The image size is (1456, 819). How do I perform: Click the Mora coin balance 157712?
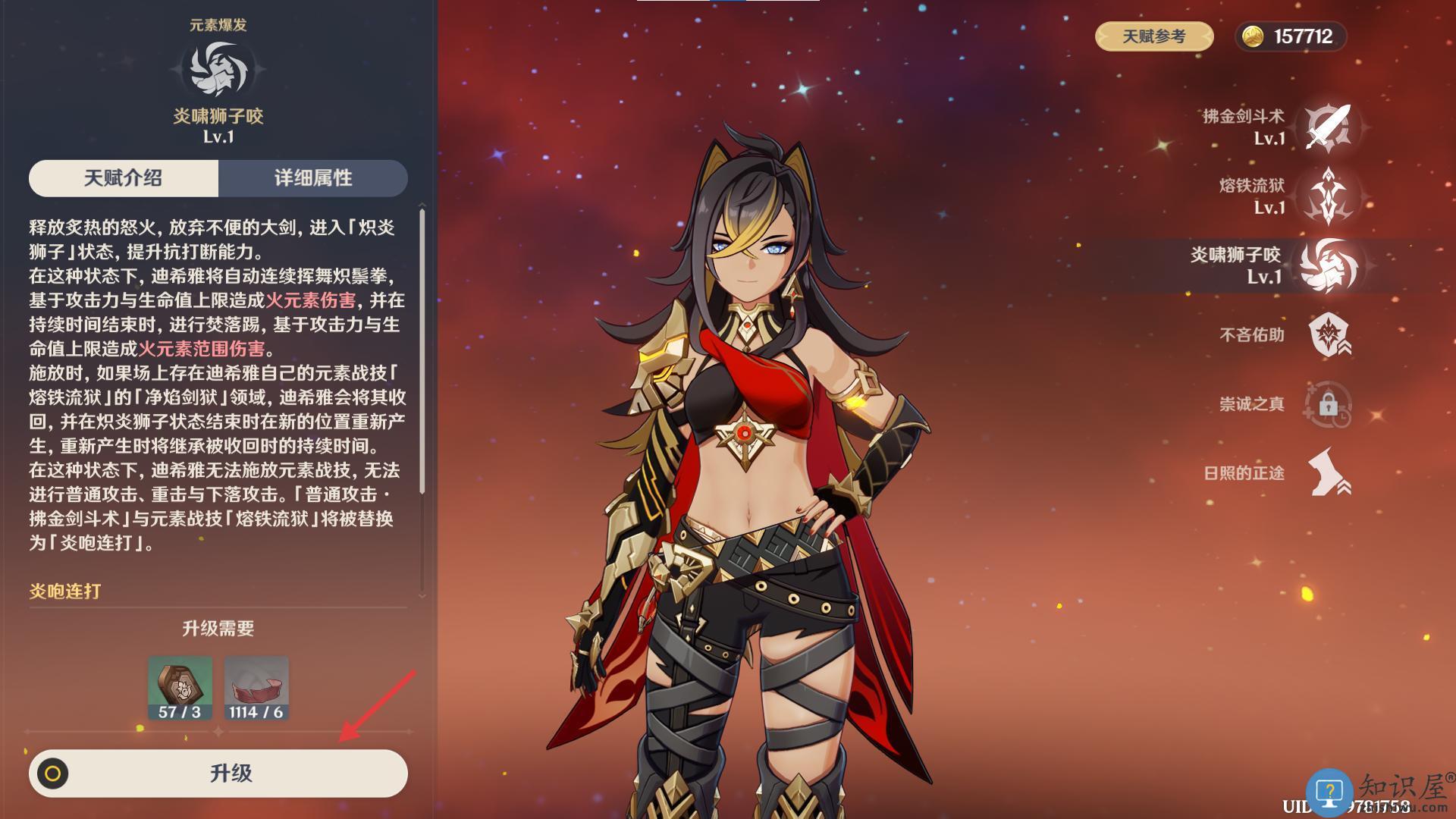[1291, 36]
